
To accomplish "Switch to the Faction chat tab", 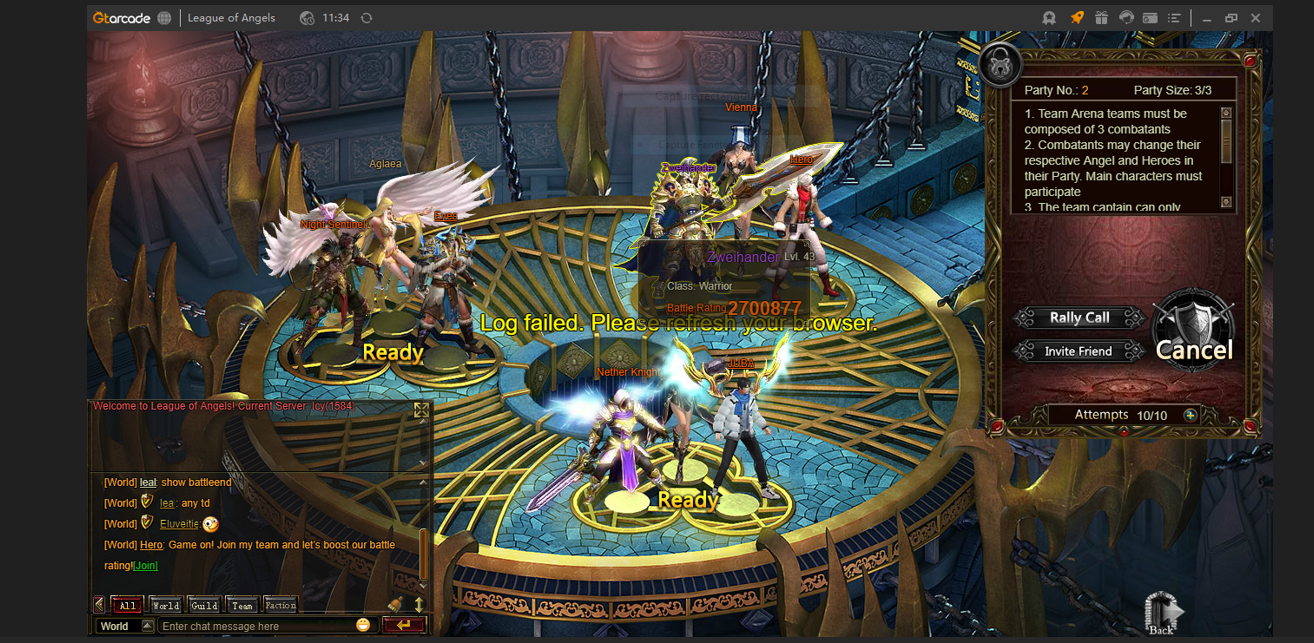I will pos(280,605).
